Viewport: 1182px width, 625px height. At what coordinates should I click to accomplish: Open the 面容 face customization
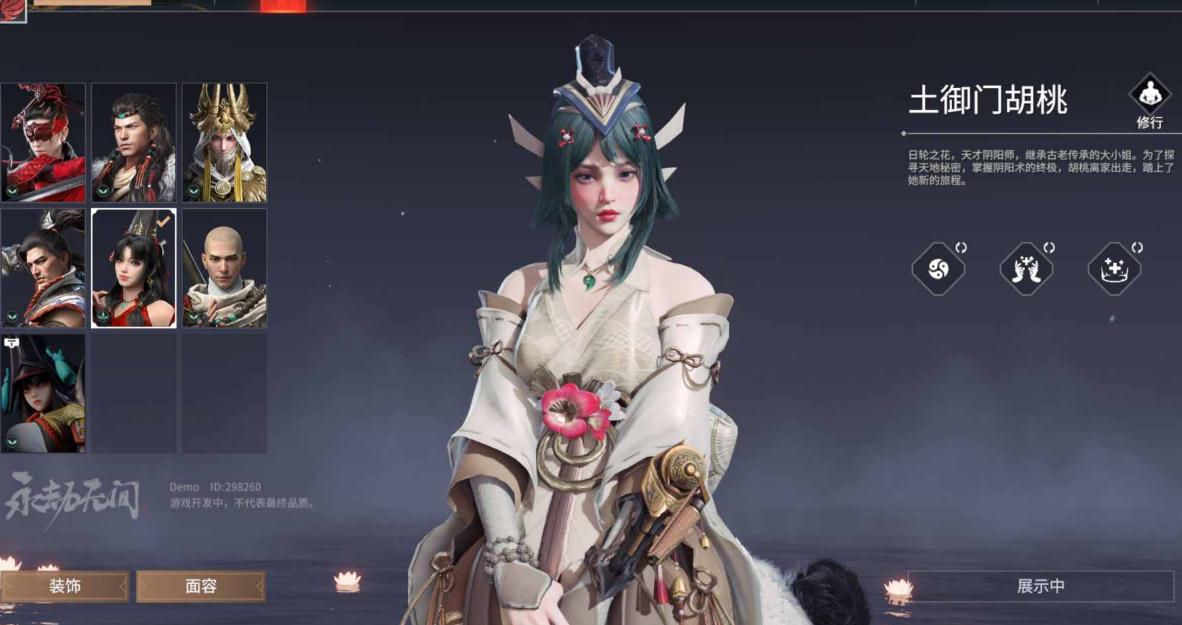click(201, 586)
